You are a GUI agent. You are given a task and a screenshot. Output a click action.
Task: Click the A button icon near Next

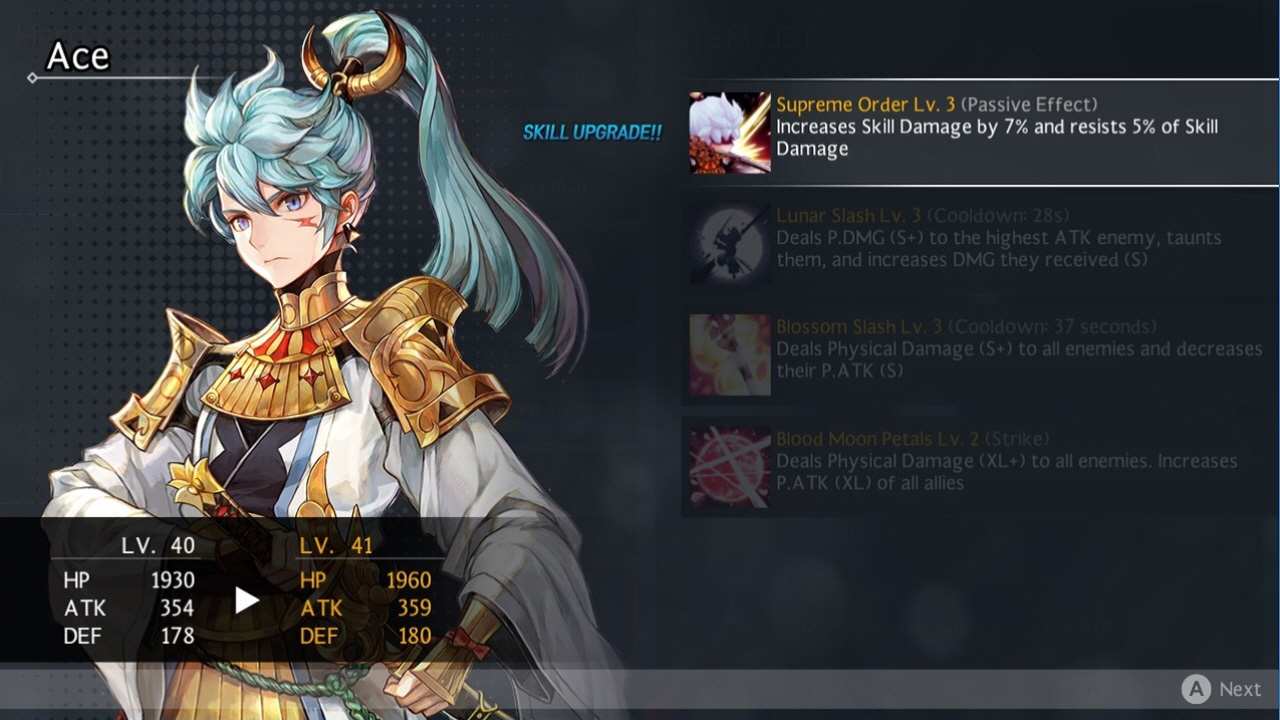tap(1198, 689)
